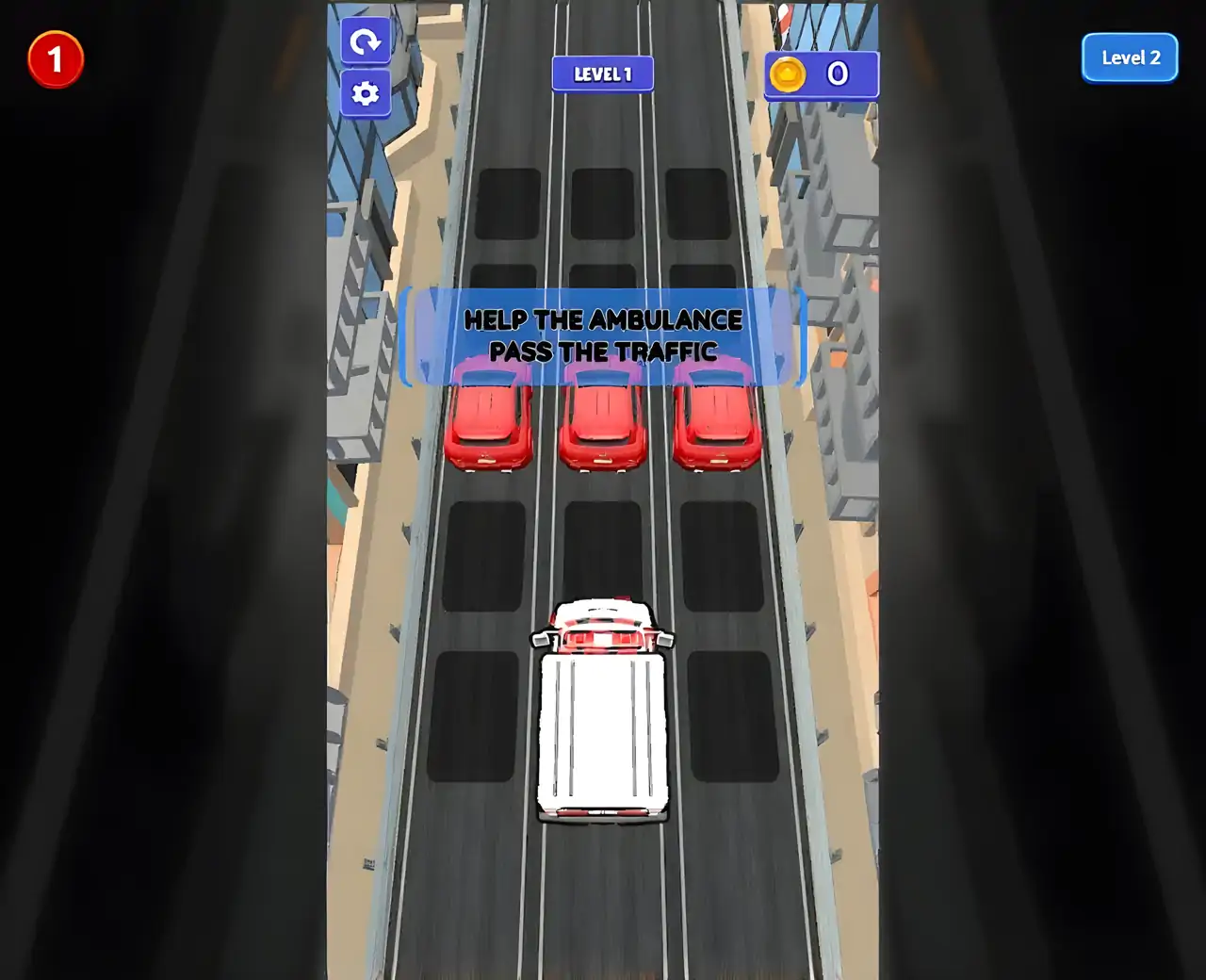1206x980 pixels.
Task: Tap the road area below the ambulance
Action: [603, 895]
